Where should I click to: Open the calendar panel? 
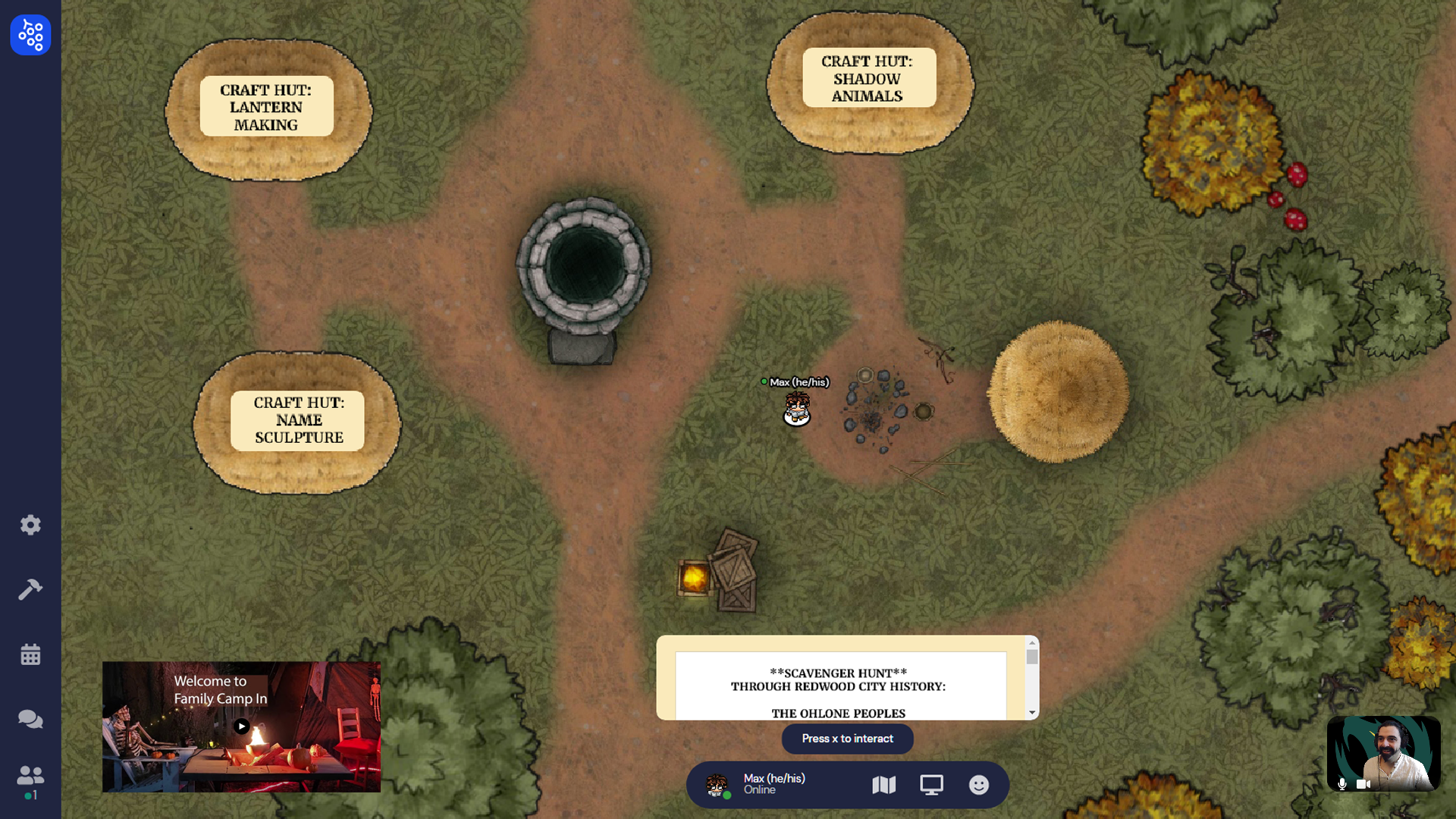point(30,654)
